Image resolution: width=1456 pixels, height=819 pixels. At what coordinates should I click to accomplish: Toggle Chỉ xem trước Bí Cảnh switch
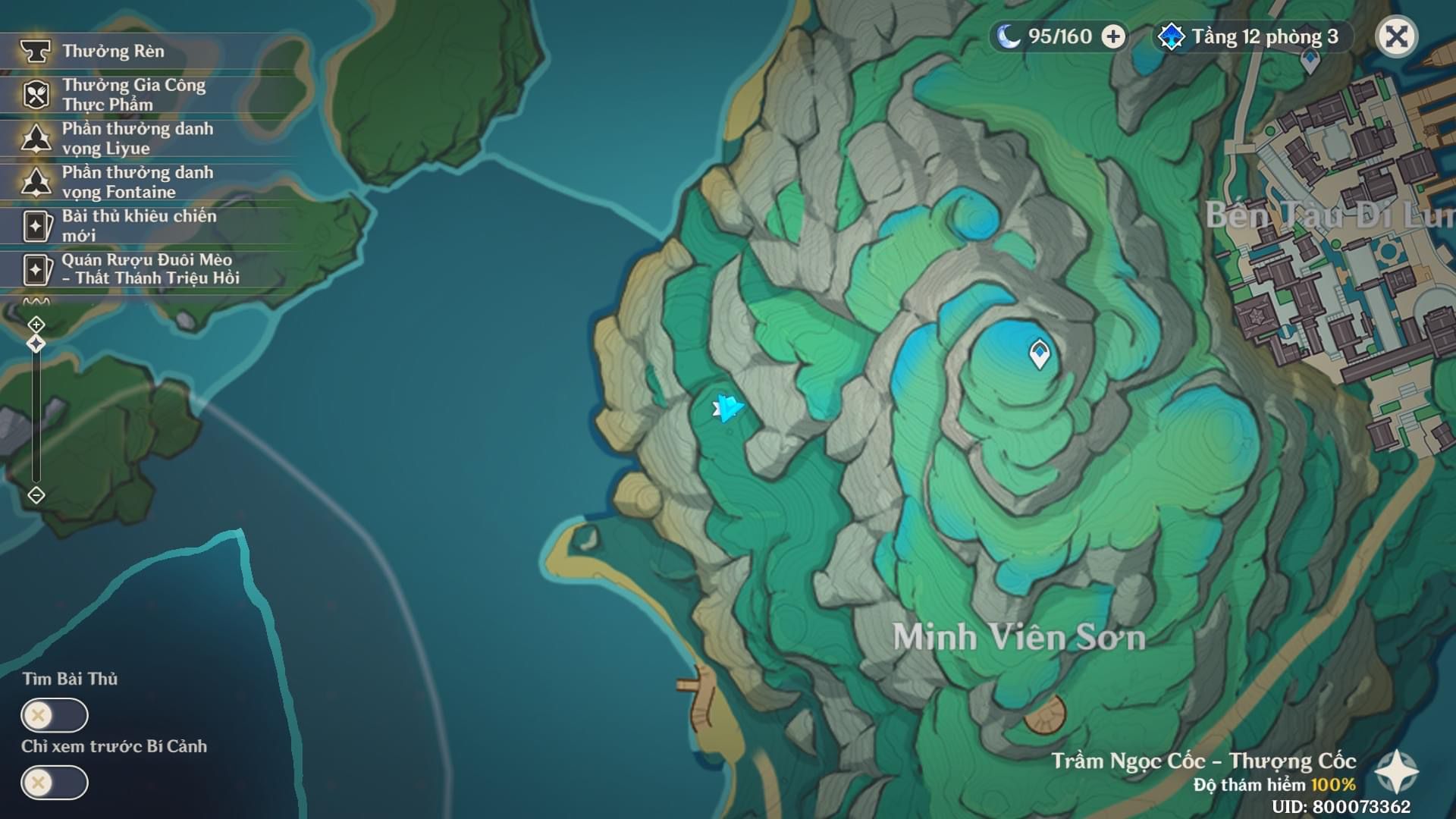coord(55,783)
